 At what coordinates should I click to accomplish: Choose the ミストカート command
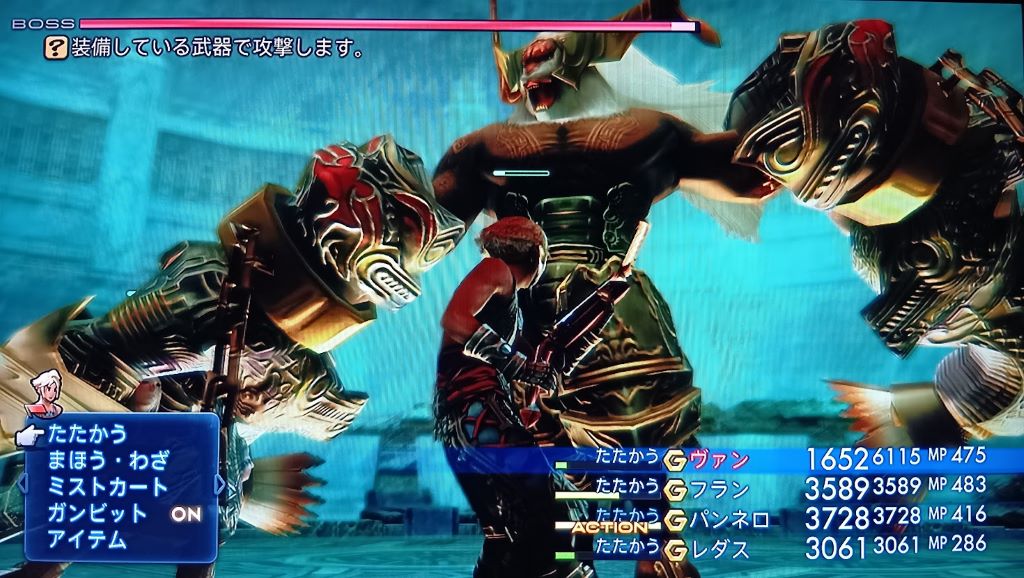[108, 487]
